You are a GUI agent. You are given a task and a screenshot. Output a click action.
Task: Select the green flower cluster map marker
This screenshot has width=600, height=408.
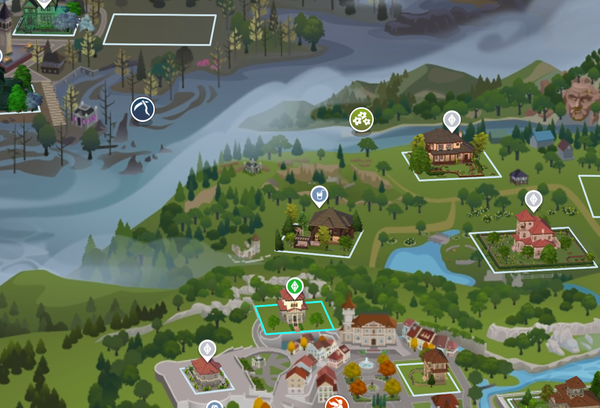361,121
